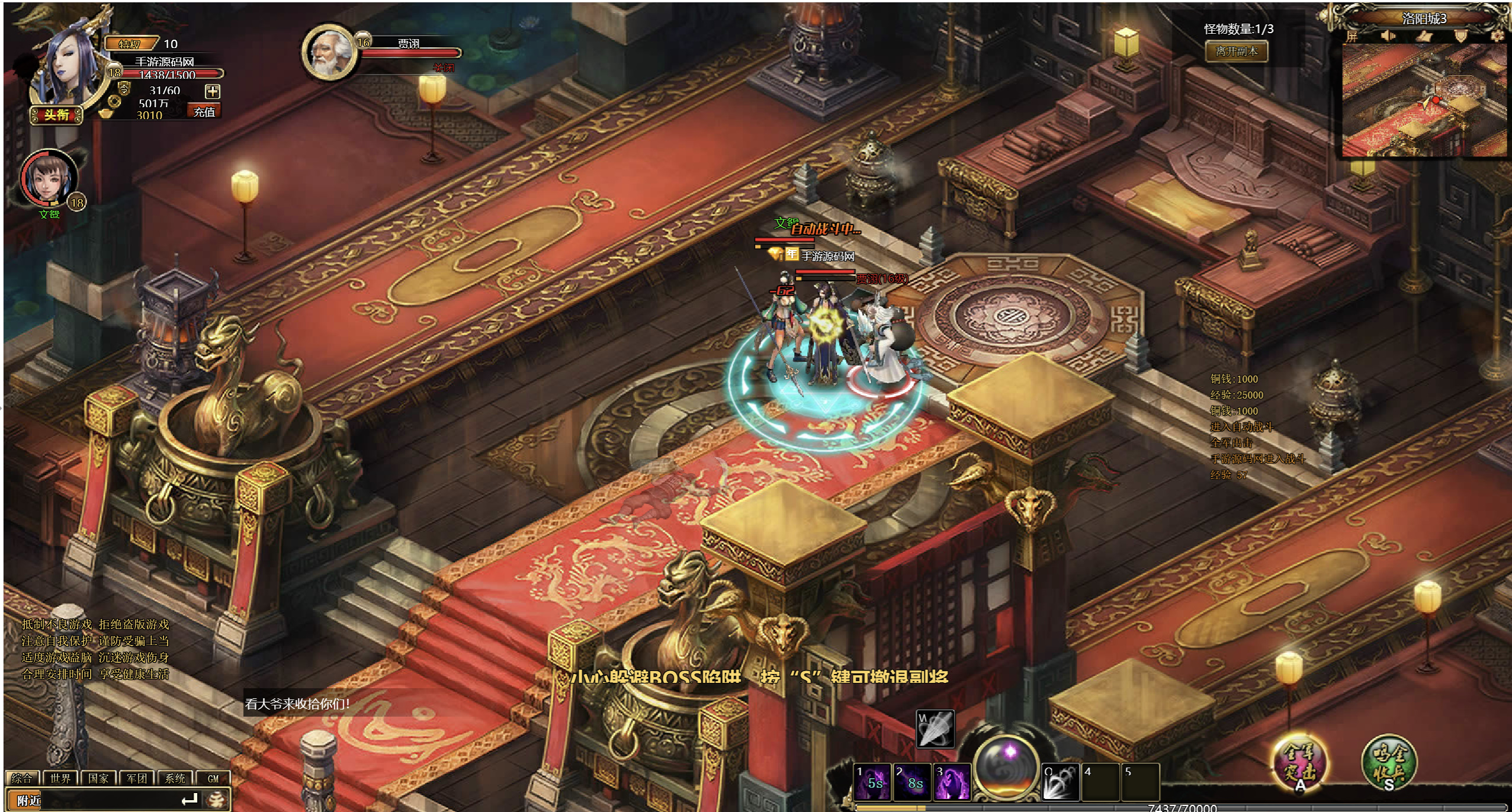Toggle the 屏 screen-filter option
The width and height of the screenshot is (1512, 812).
tap(1352, 36)
